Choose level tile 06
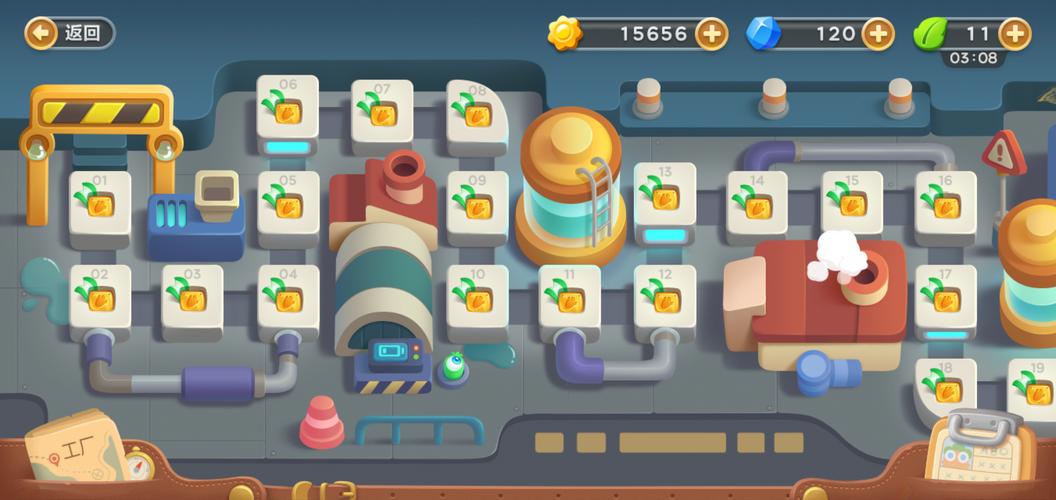1056x500 pixels. (288, 108)
